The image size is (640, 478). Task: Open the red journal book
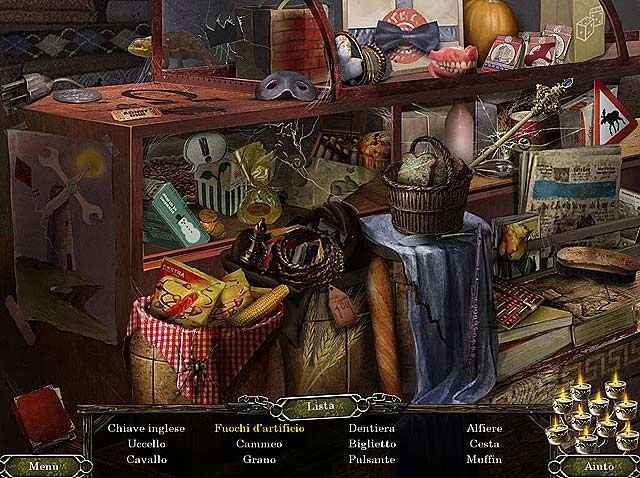click(x=43, y=417)
